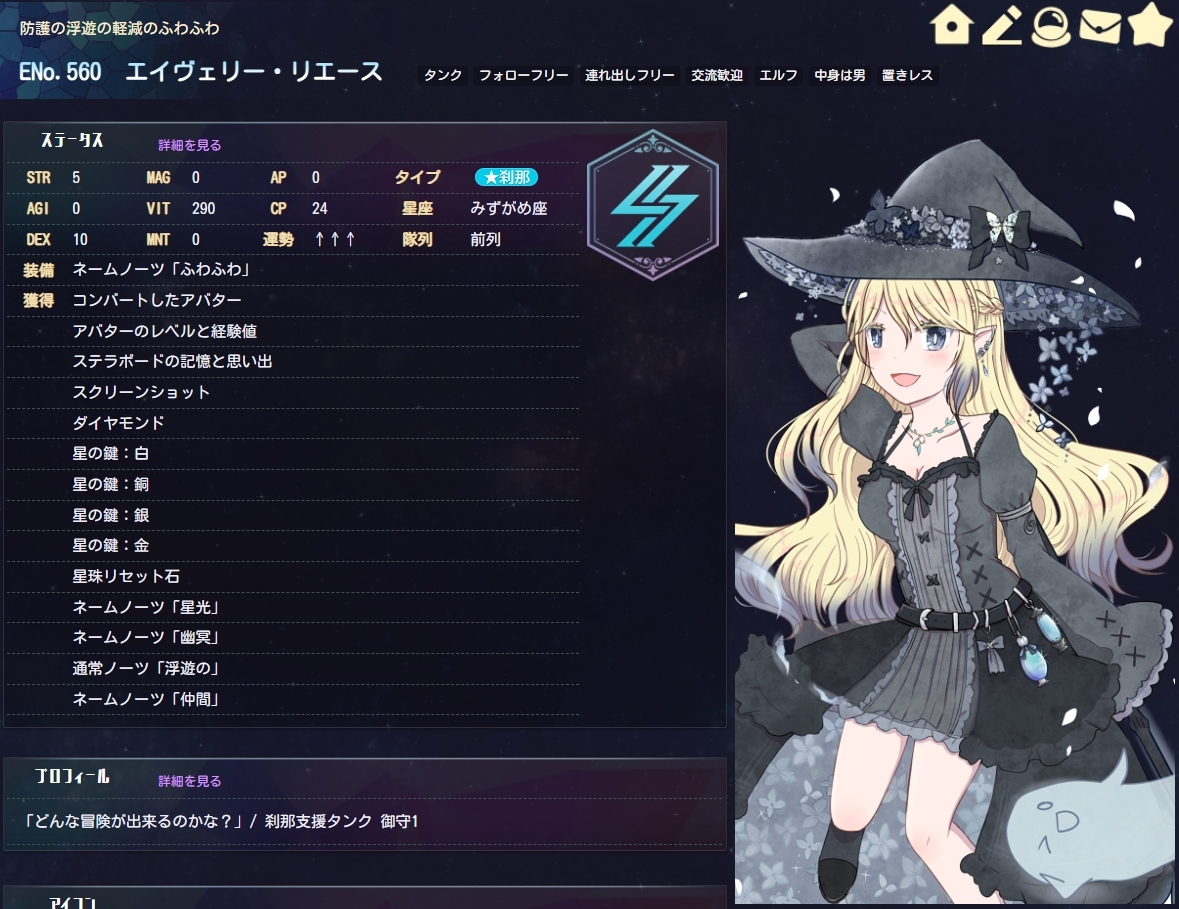Open the crystal ball icon

pyautogui.click(x=1050, y=26)
